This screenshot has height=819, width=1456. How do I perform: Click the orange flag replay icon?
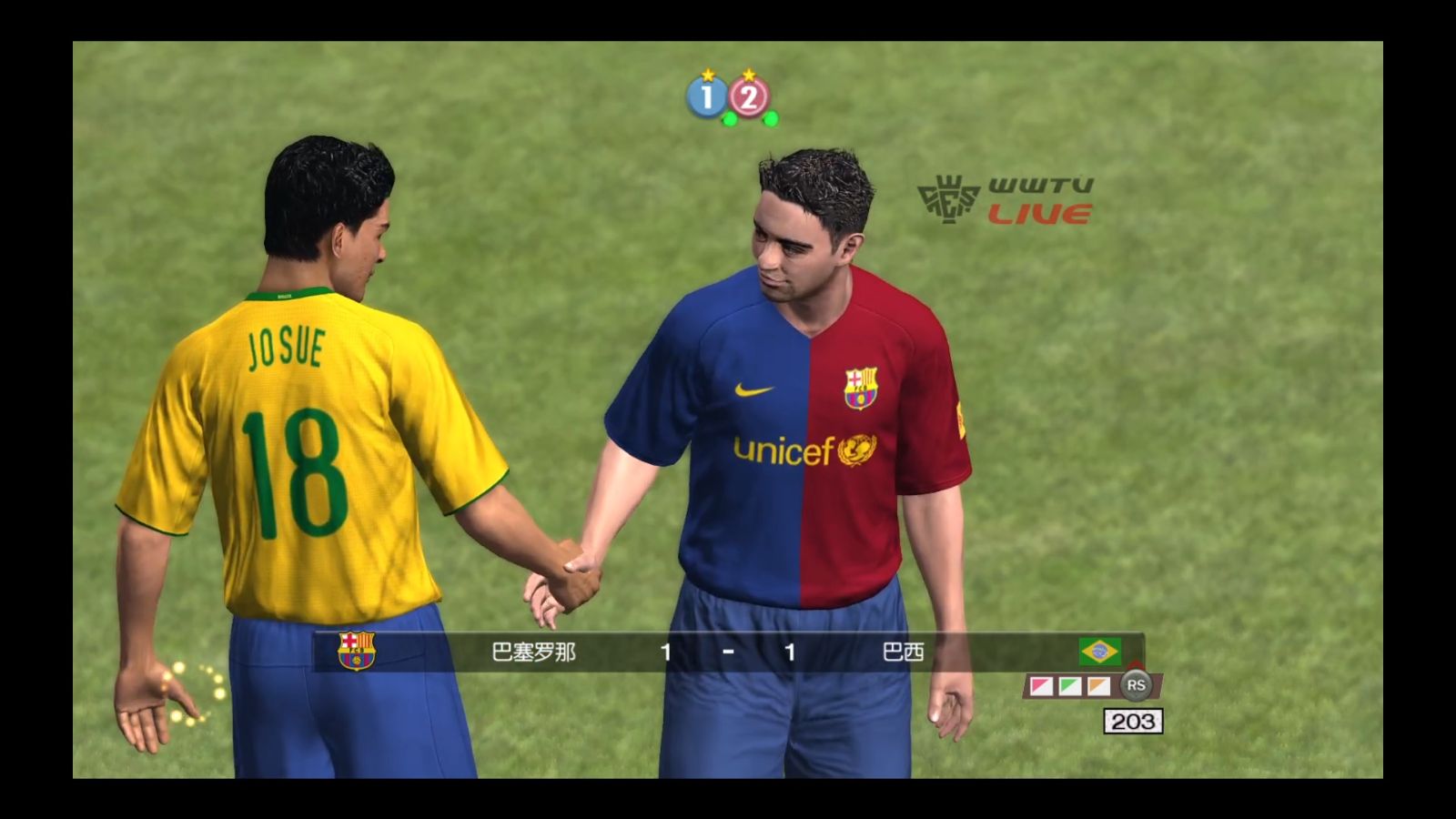1099,686
